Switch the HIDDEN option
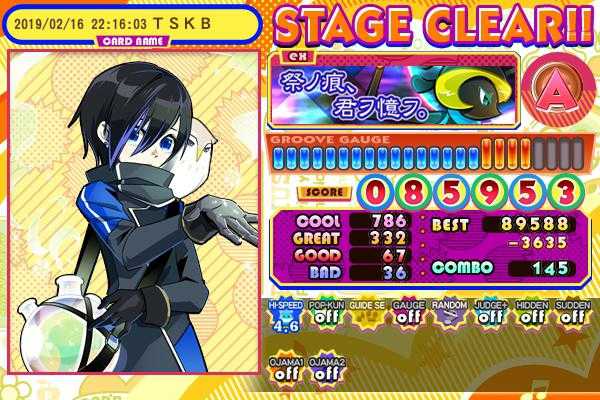Screen dimensions: 600x400 coord(529,315)
